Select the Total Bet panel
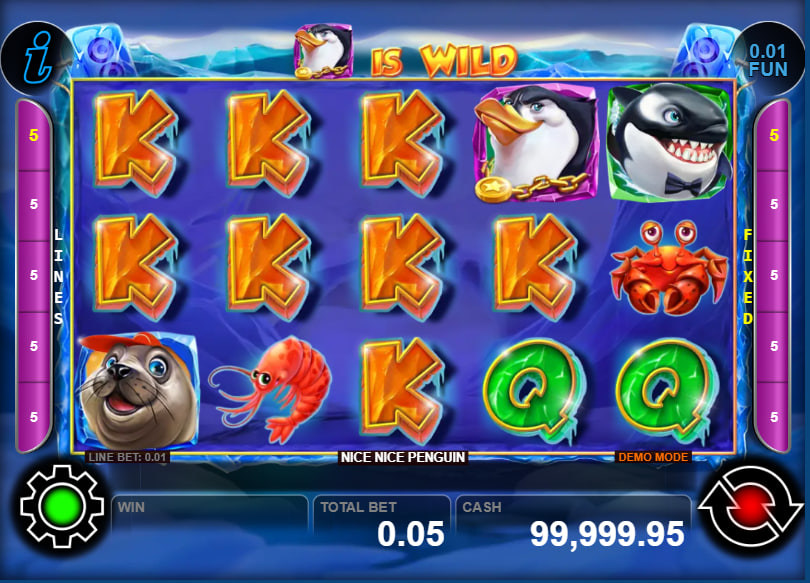 pyautogui.click(x=382, y=524)
